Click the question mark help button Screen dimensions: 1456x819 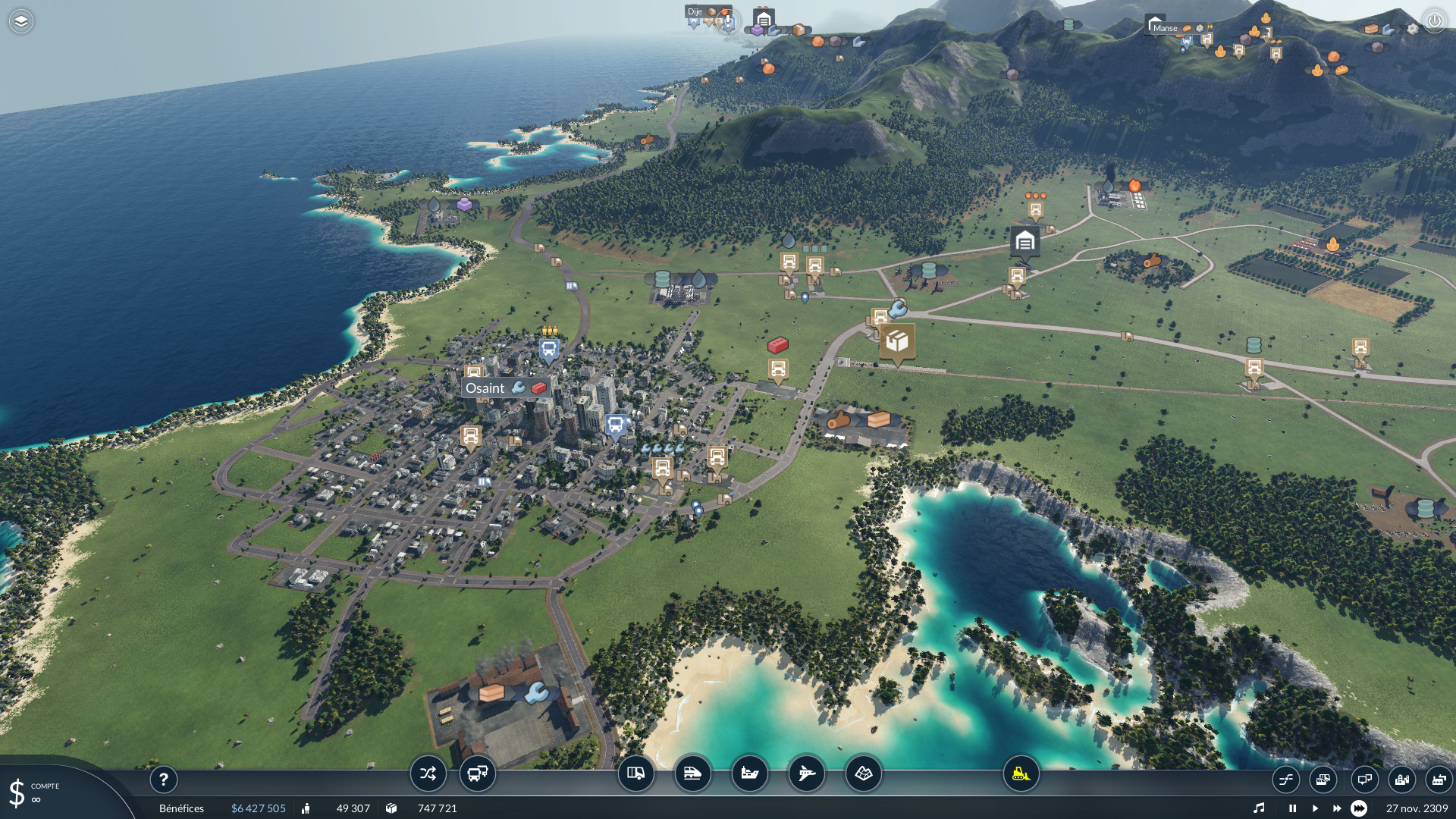coord(163,779)
